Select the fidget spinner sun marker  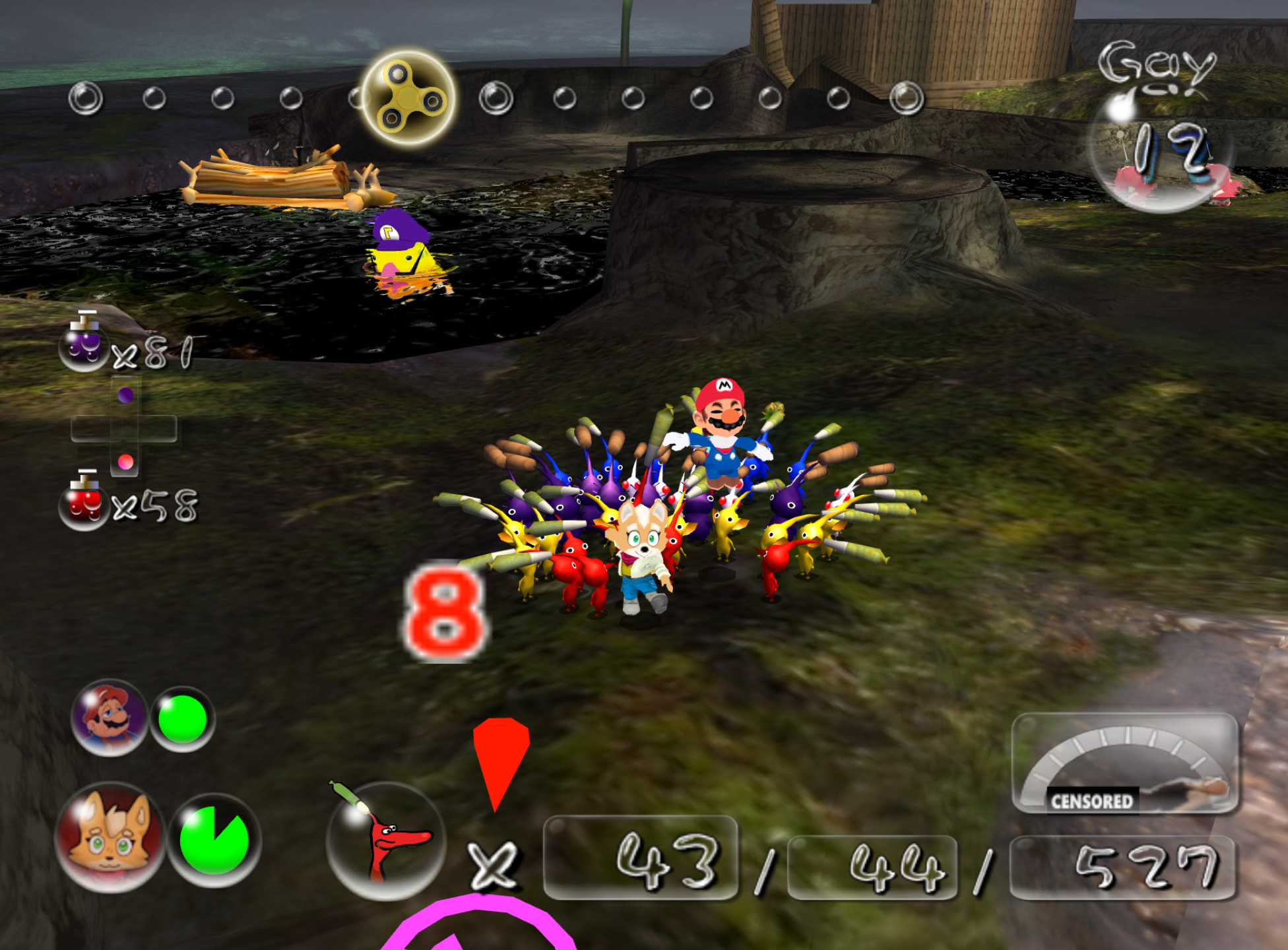[x=408, y=98]
